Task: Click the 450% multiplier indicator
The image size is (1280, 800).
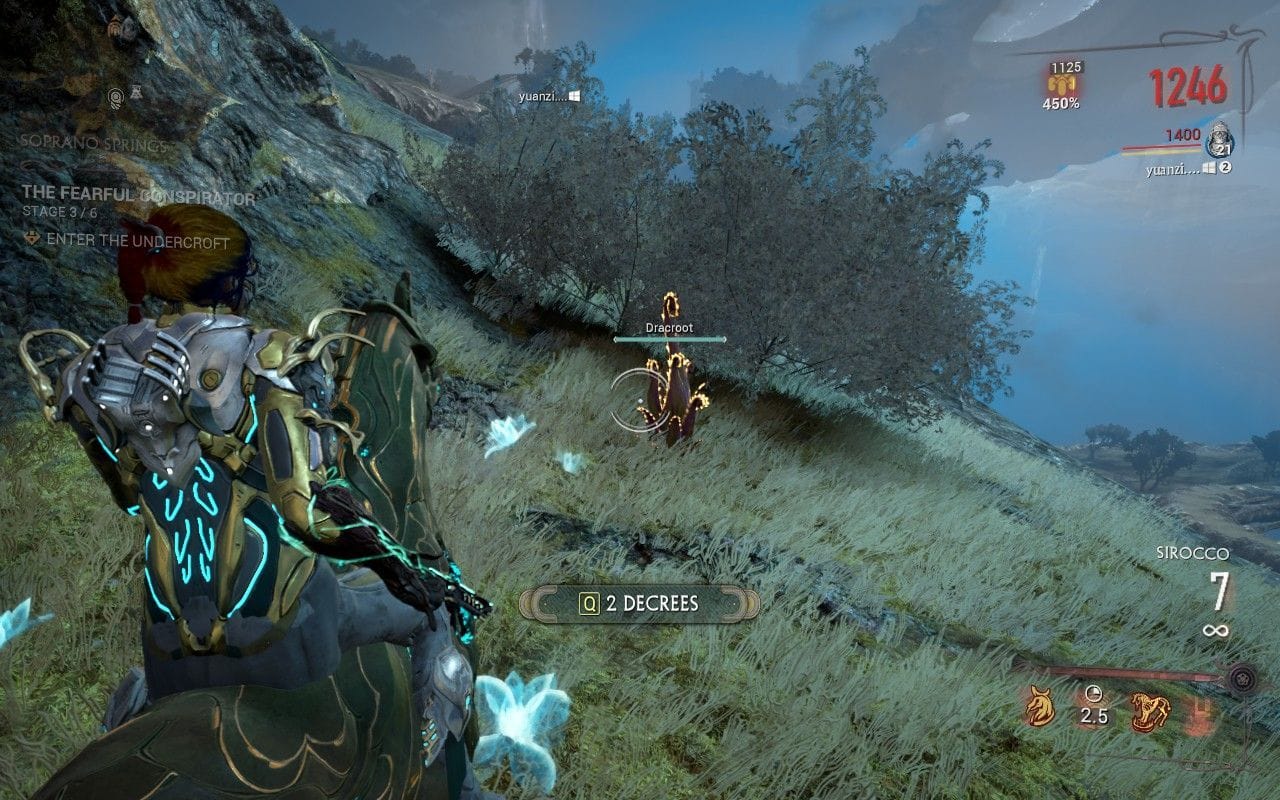Action: click(x=1060, y=101)
